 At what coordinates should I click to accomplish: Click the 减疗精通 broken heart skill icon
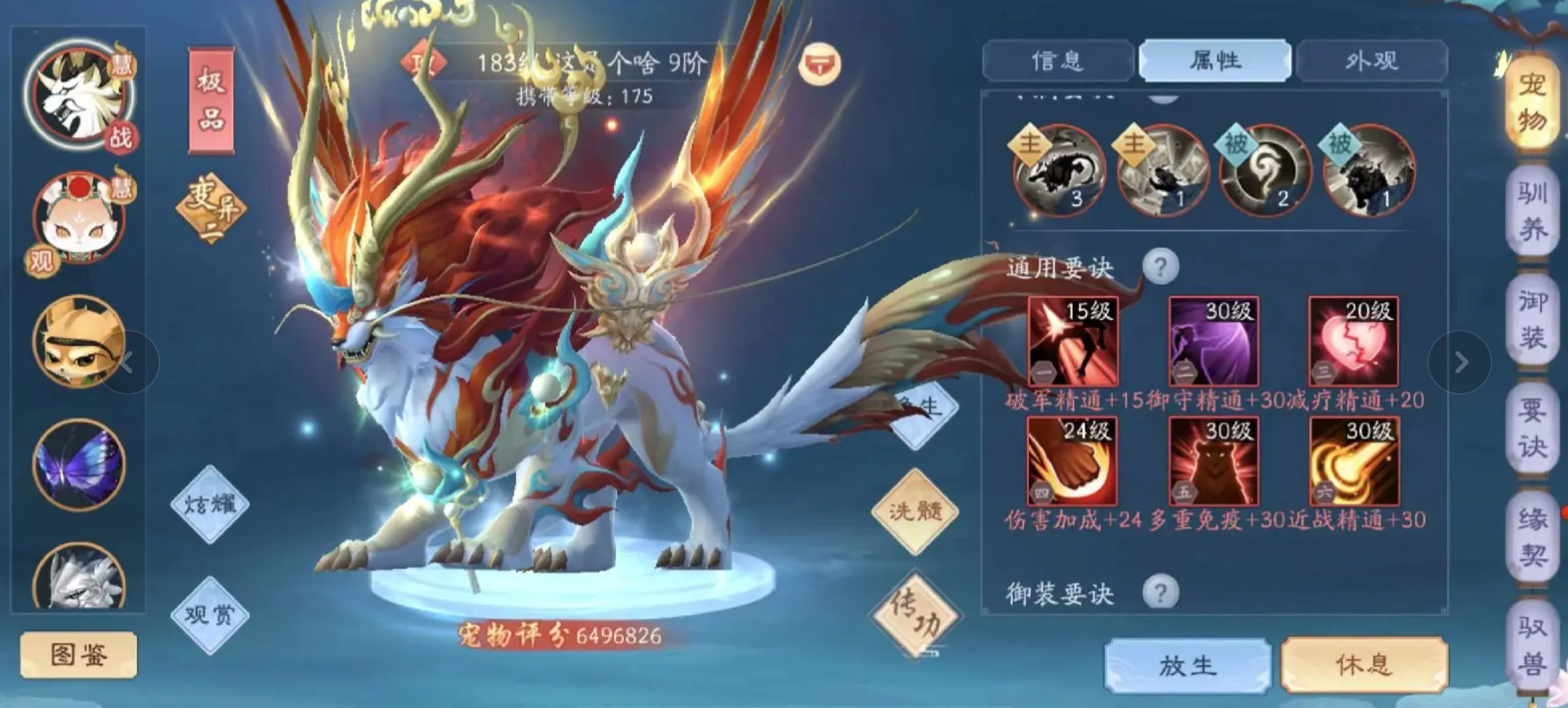(x=1352, y=341)
